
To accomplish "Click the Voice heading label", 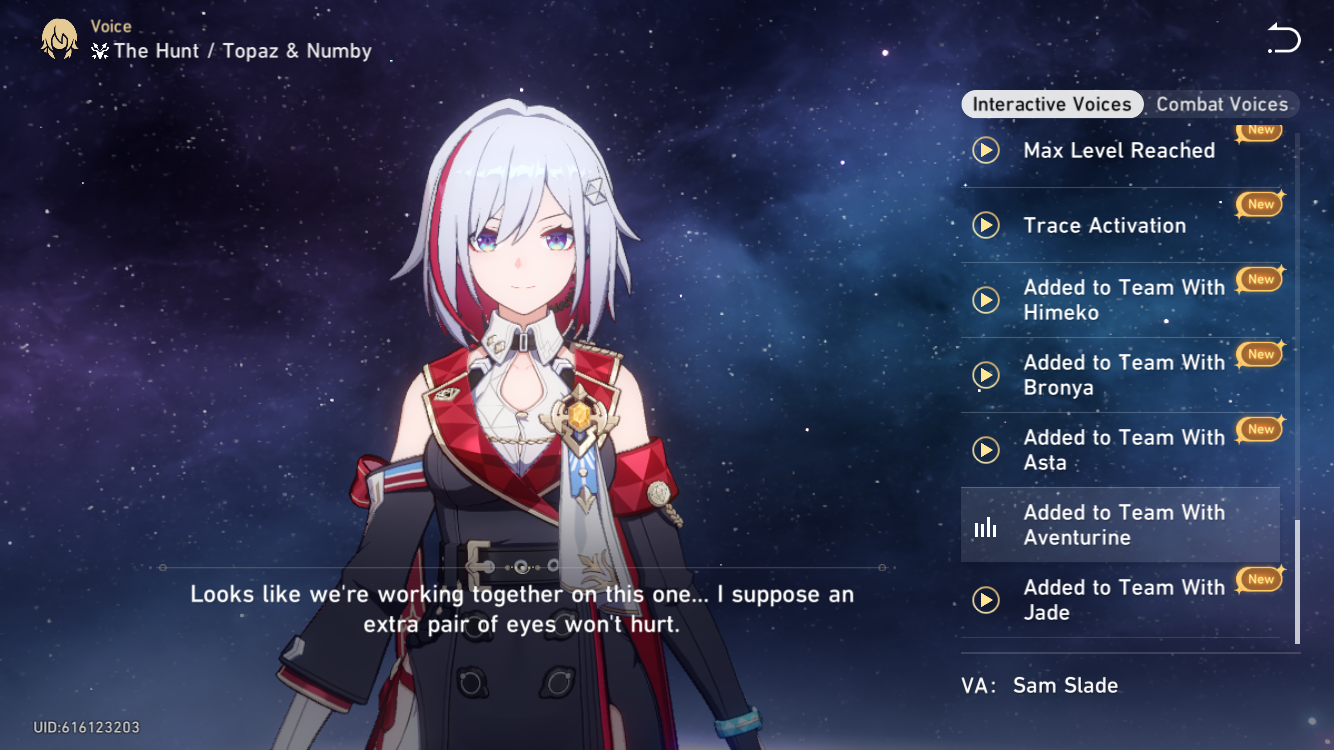I will 111,26.
